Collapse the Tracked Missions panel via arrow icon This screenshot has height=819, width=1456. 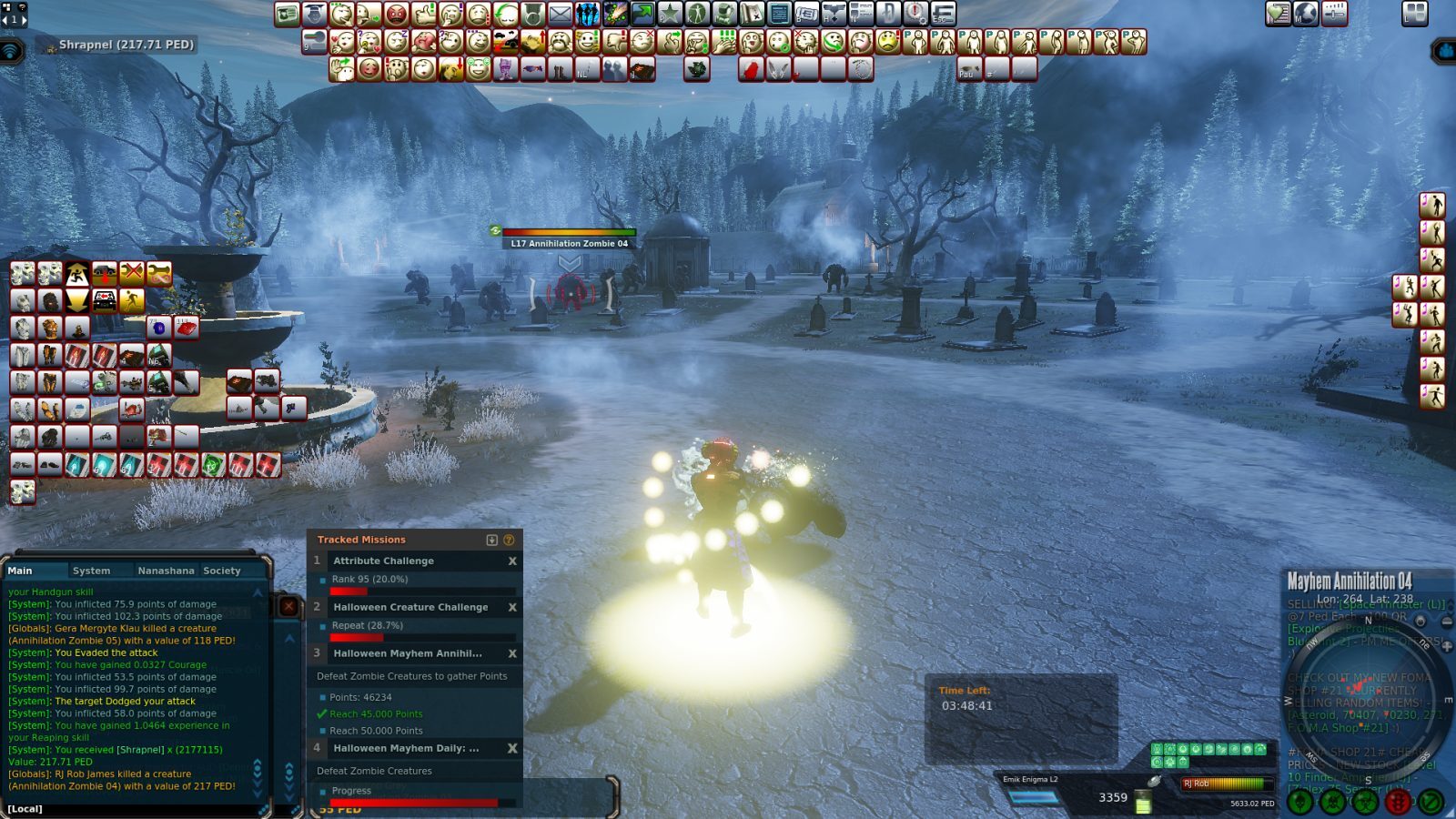pyautogui.click(x=492, y=540)
